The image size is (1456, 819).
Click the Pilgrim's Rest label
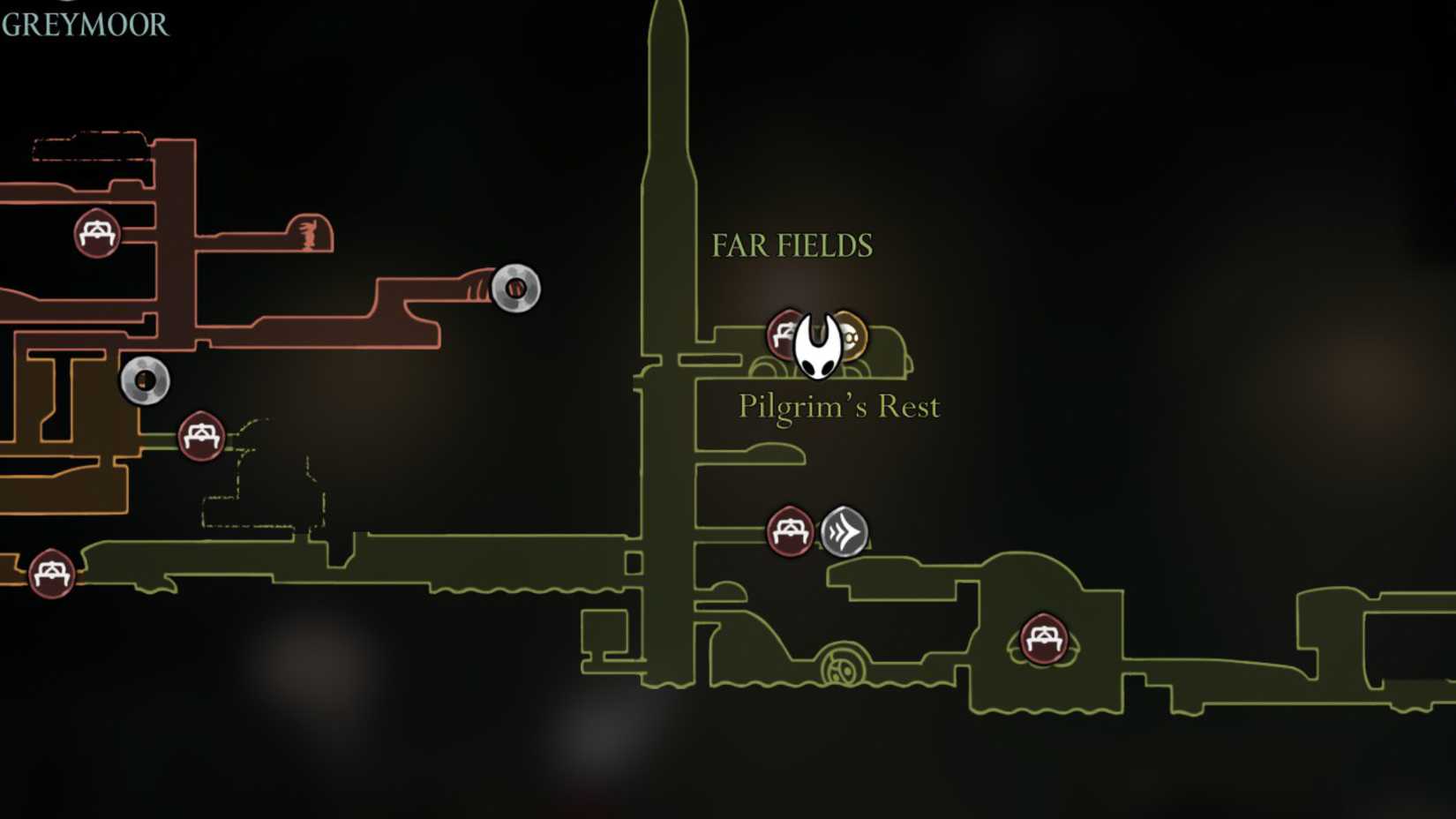click(838, 407)
